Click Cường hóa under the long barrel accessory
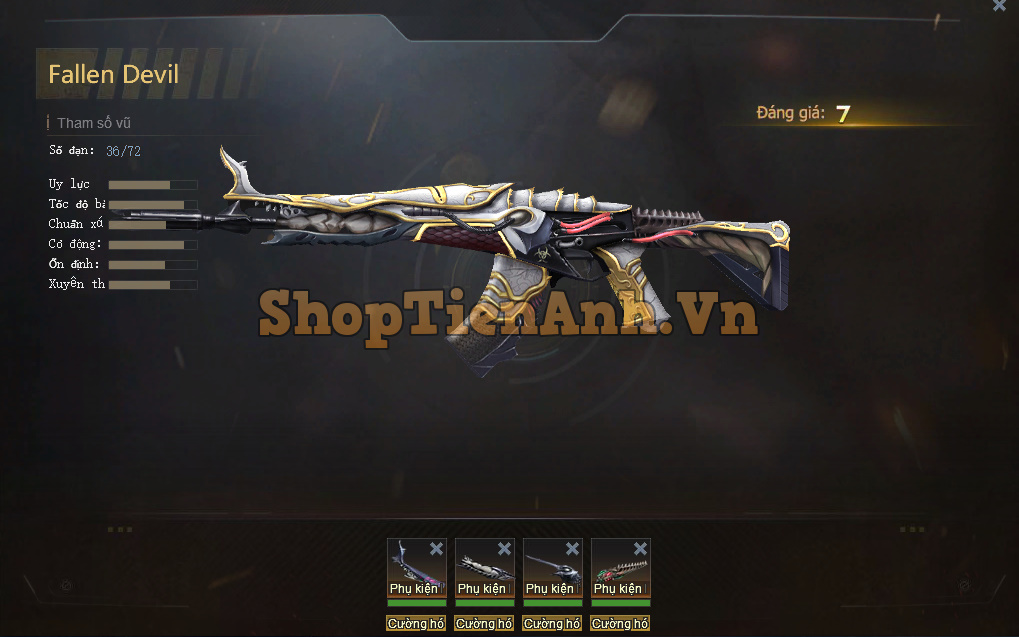The image size is (1019, 637). point(552,624)
